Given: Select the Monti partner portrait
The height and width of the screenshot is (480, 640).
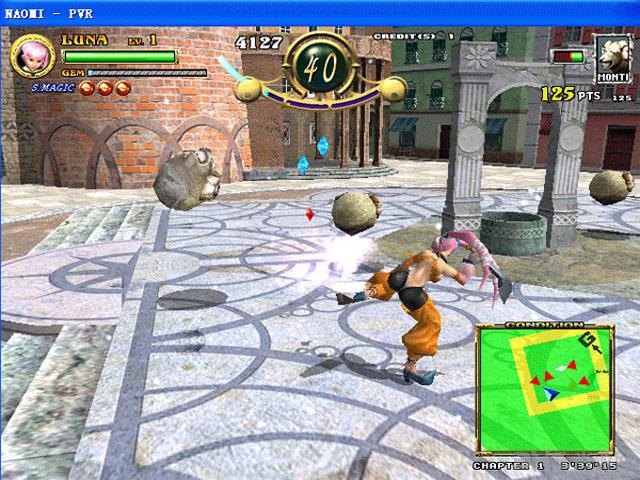Looking at the screenshot, I should (611, 56).
